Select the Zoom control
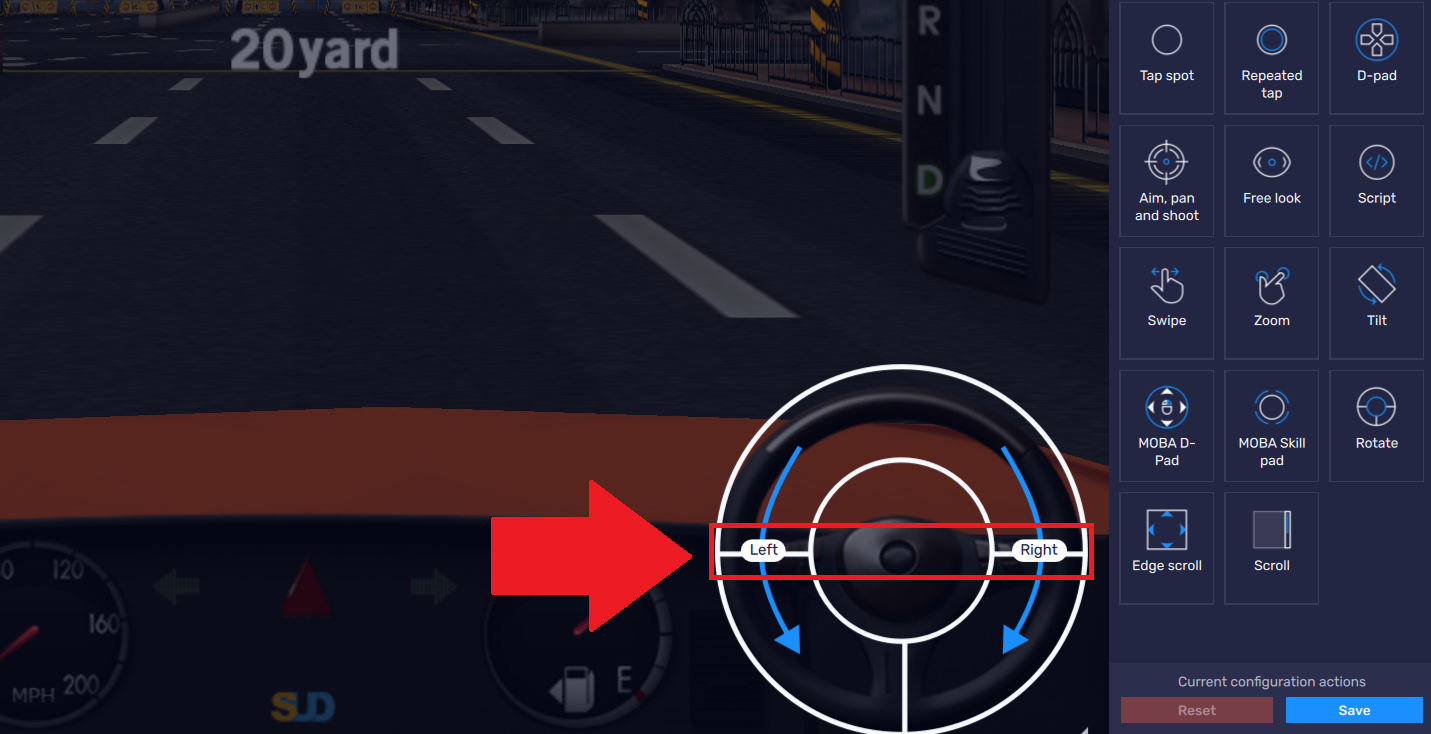Image resolution: width=1431 pixels, height=734 pixels. (1271, 303)
